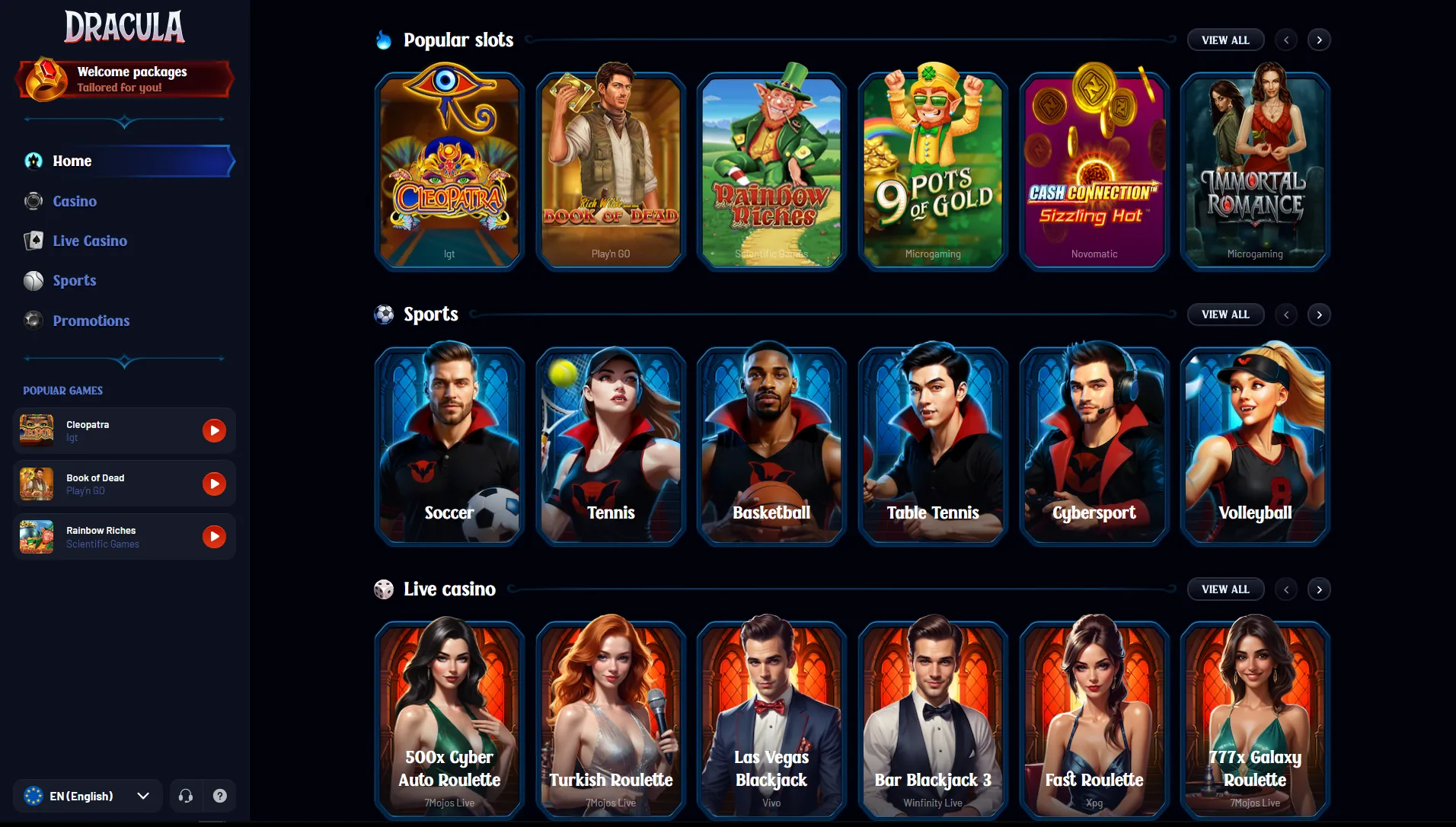Open the help question mark icon
This screenshot has width=1456, height=827.
pos(220,795)
